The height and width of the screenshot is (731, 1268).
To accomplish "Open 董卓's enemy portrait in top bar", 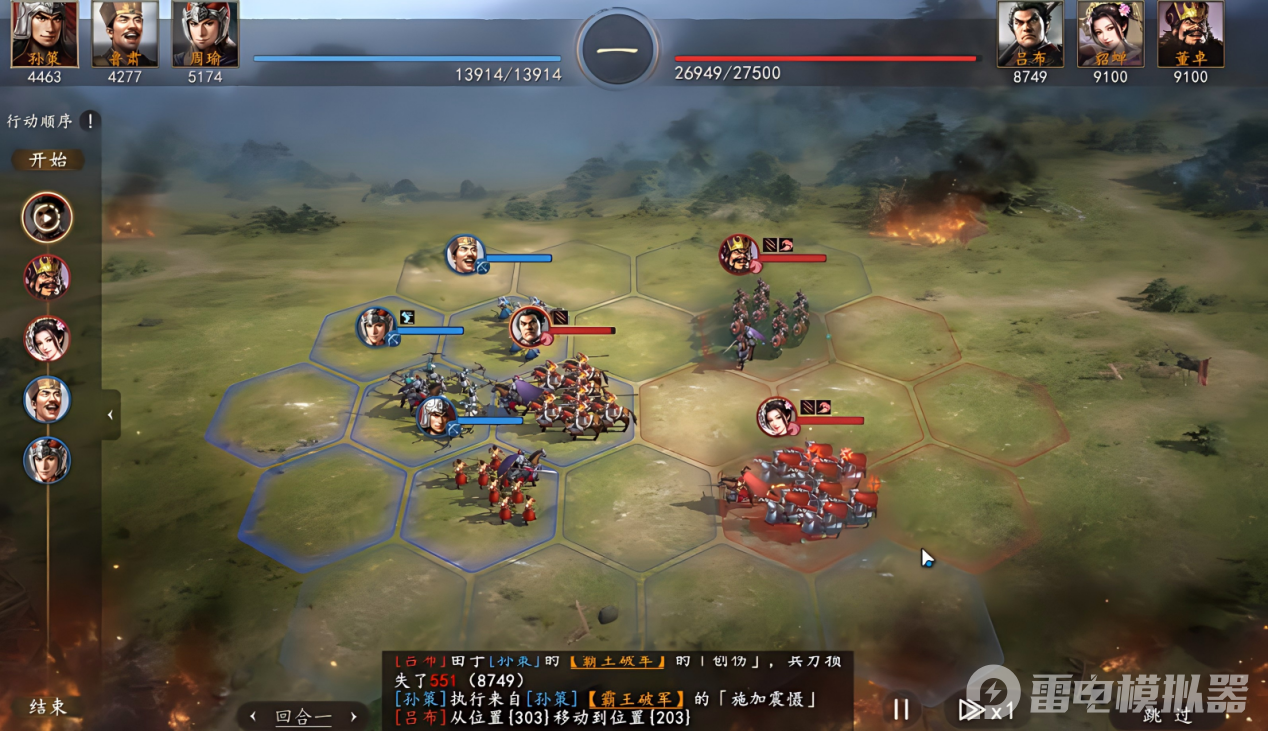I will [1190, 34].
